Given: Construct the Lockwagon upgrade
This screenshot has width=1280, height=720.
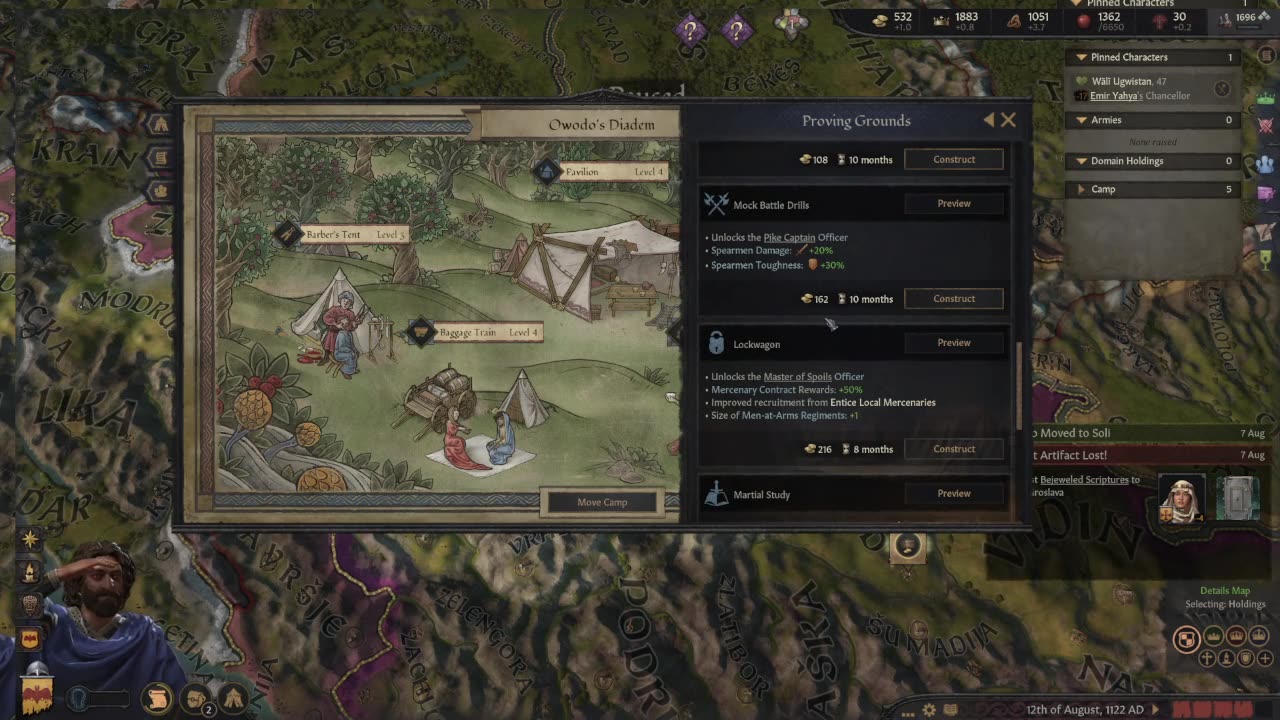Looking at the screenshot, I should coord(953,449).
